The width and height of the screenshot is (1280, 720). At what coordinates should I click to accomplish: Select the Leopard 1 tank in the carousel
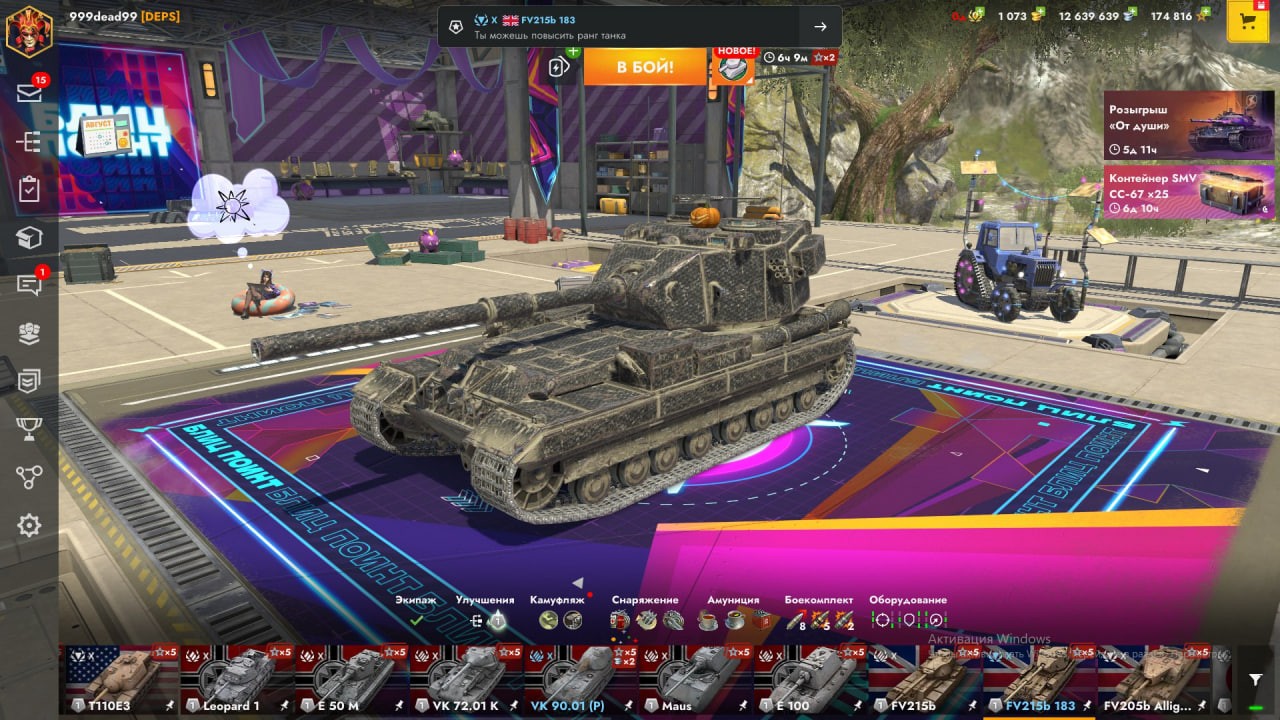click(237, 679)
